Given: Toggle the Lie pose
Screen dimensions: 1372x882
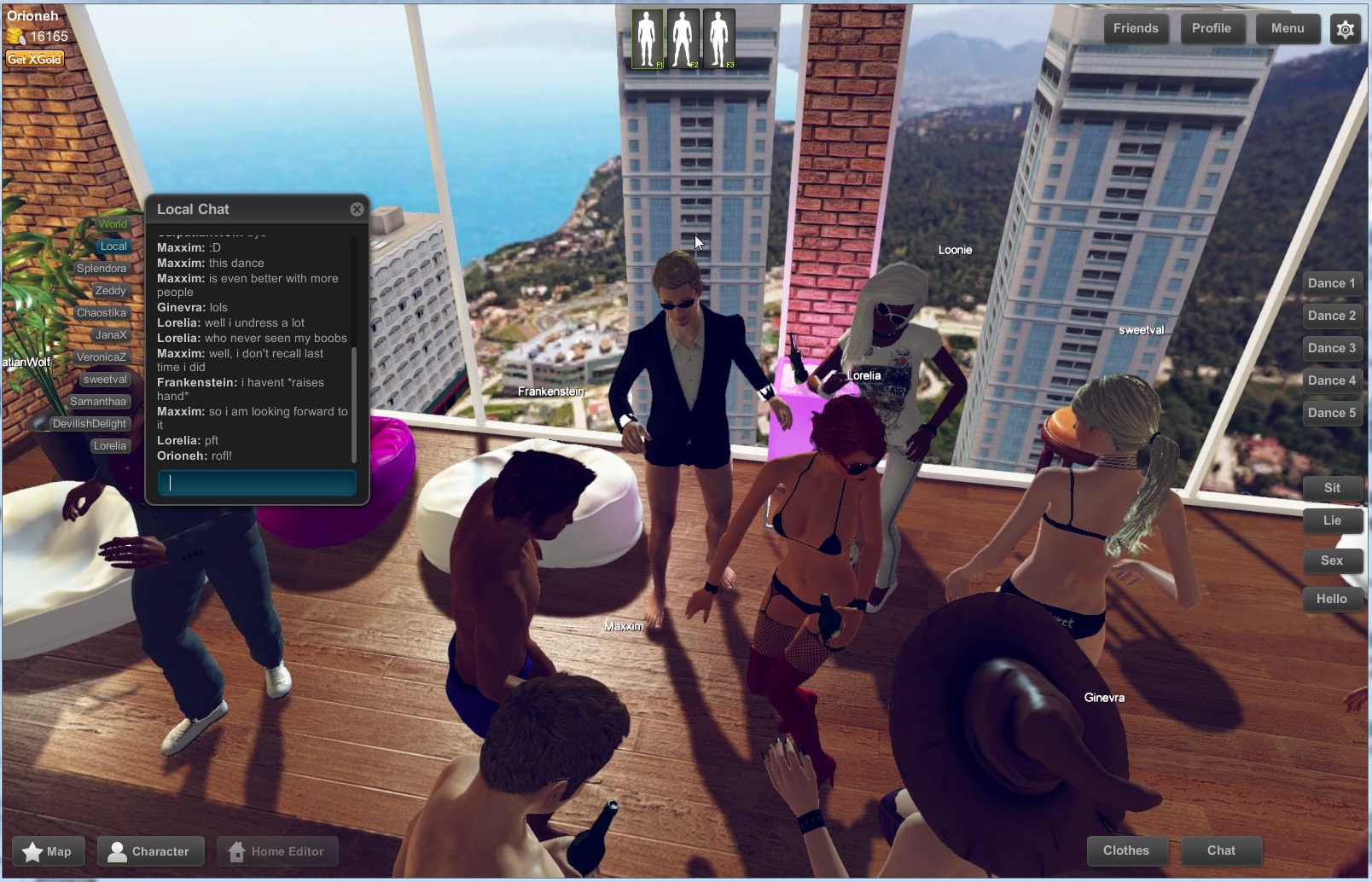Looking at the screenshot, I should point(1332,520).
